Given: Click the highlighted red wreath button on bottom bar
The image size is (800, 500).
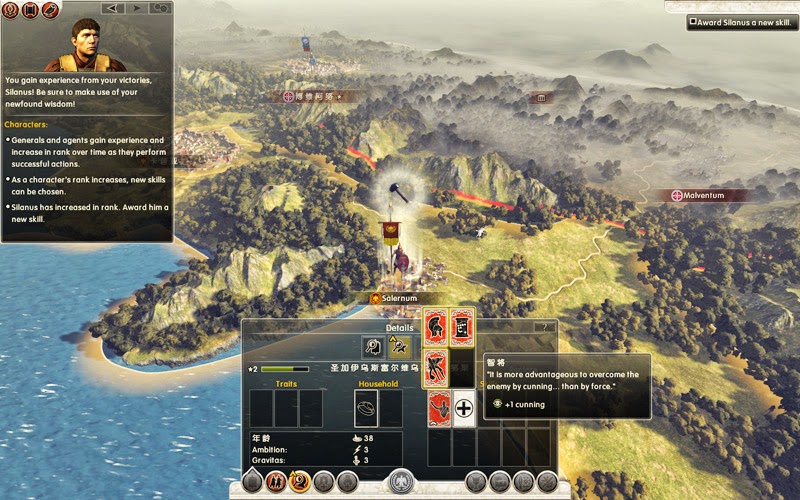Looking at the screenshot, I should coord(298,481).
